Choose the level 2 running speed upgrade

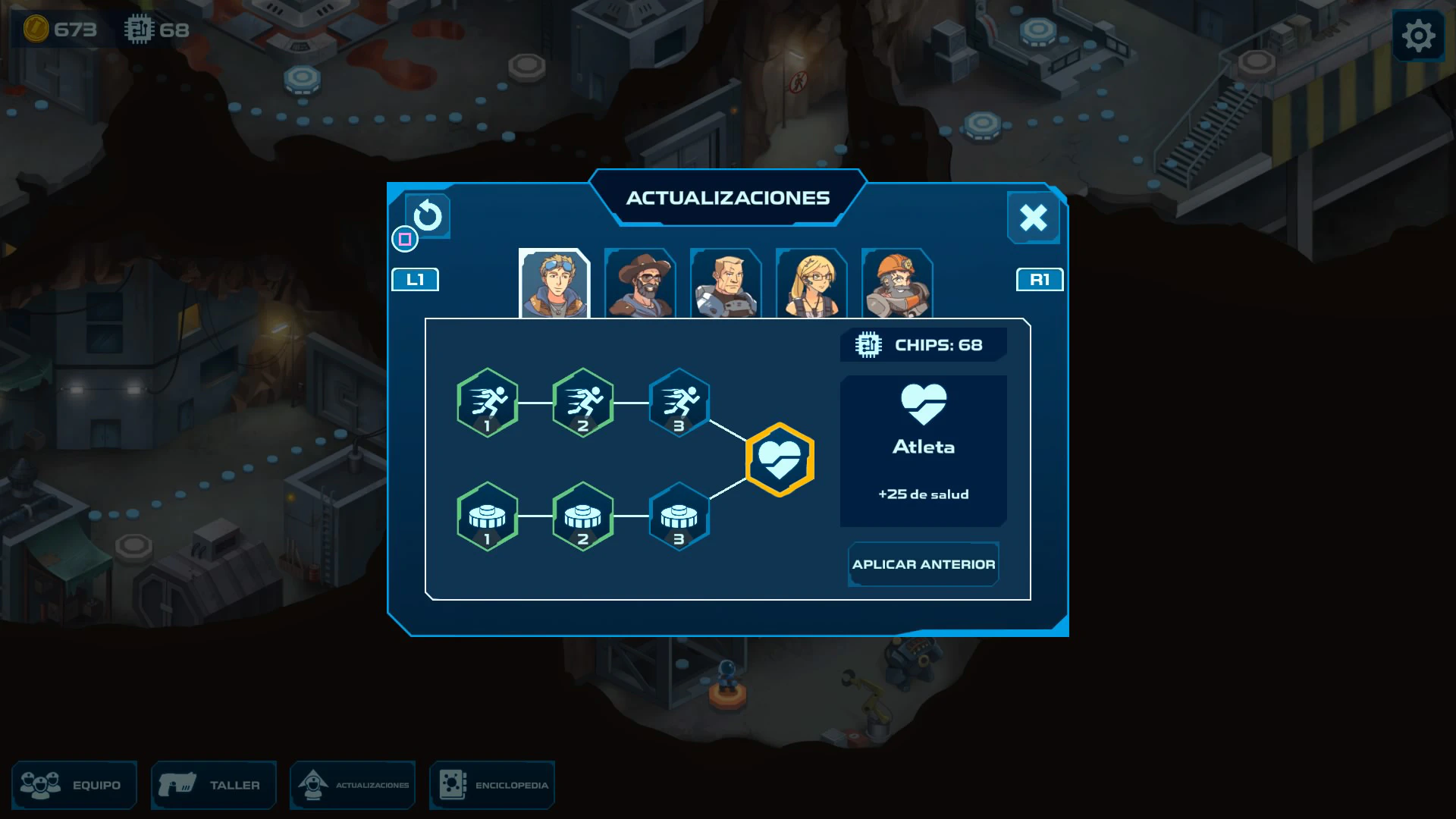583,403
